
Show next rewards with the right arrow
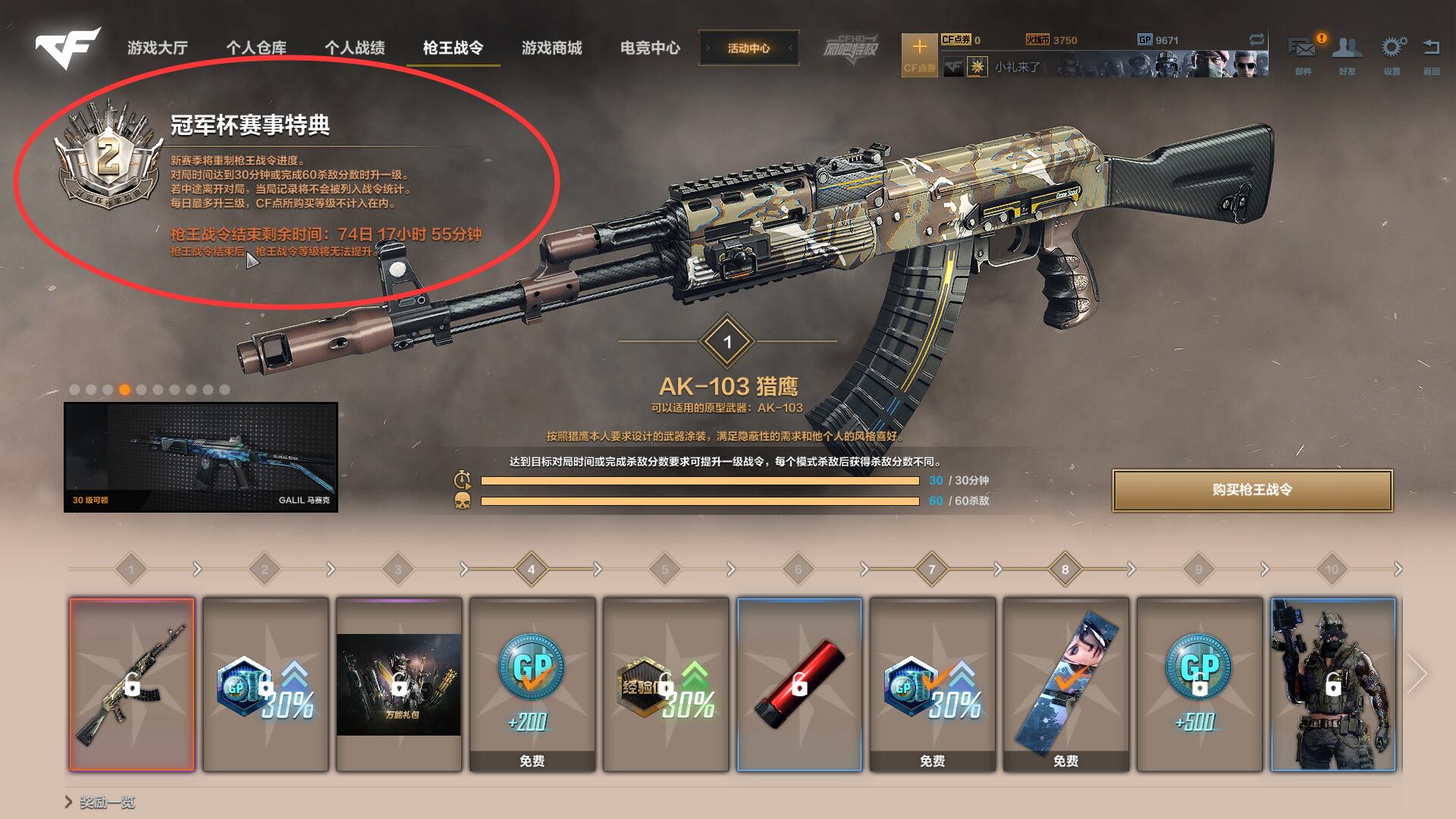tap(1417, 673)
